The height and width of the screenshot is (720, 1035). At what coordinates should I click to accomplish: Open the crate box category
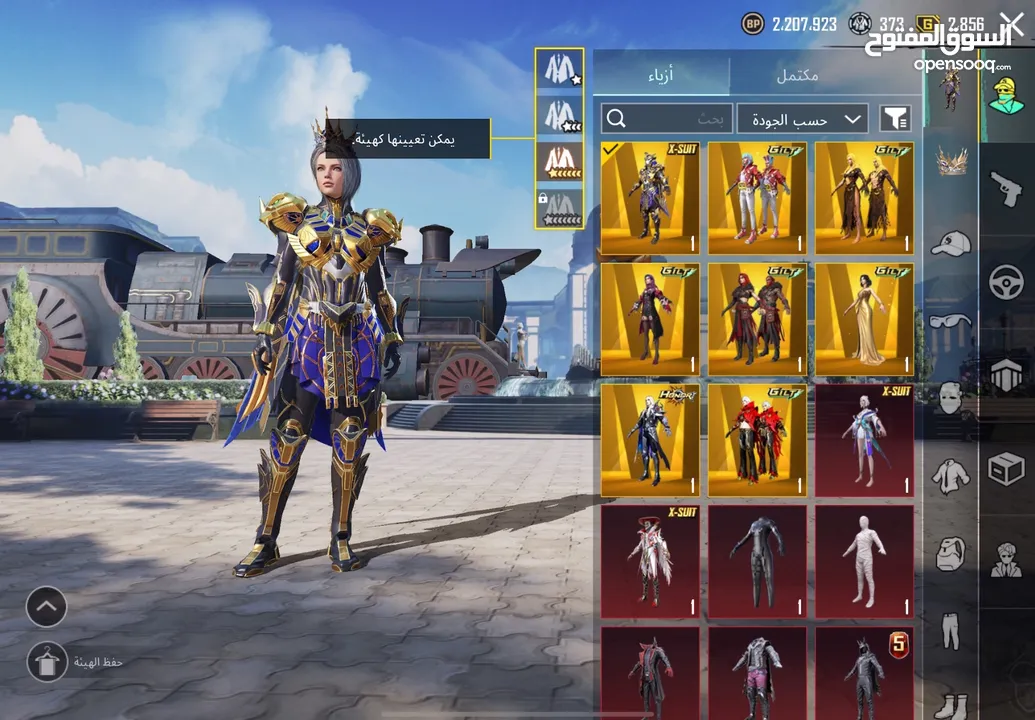click(1006, 467)
